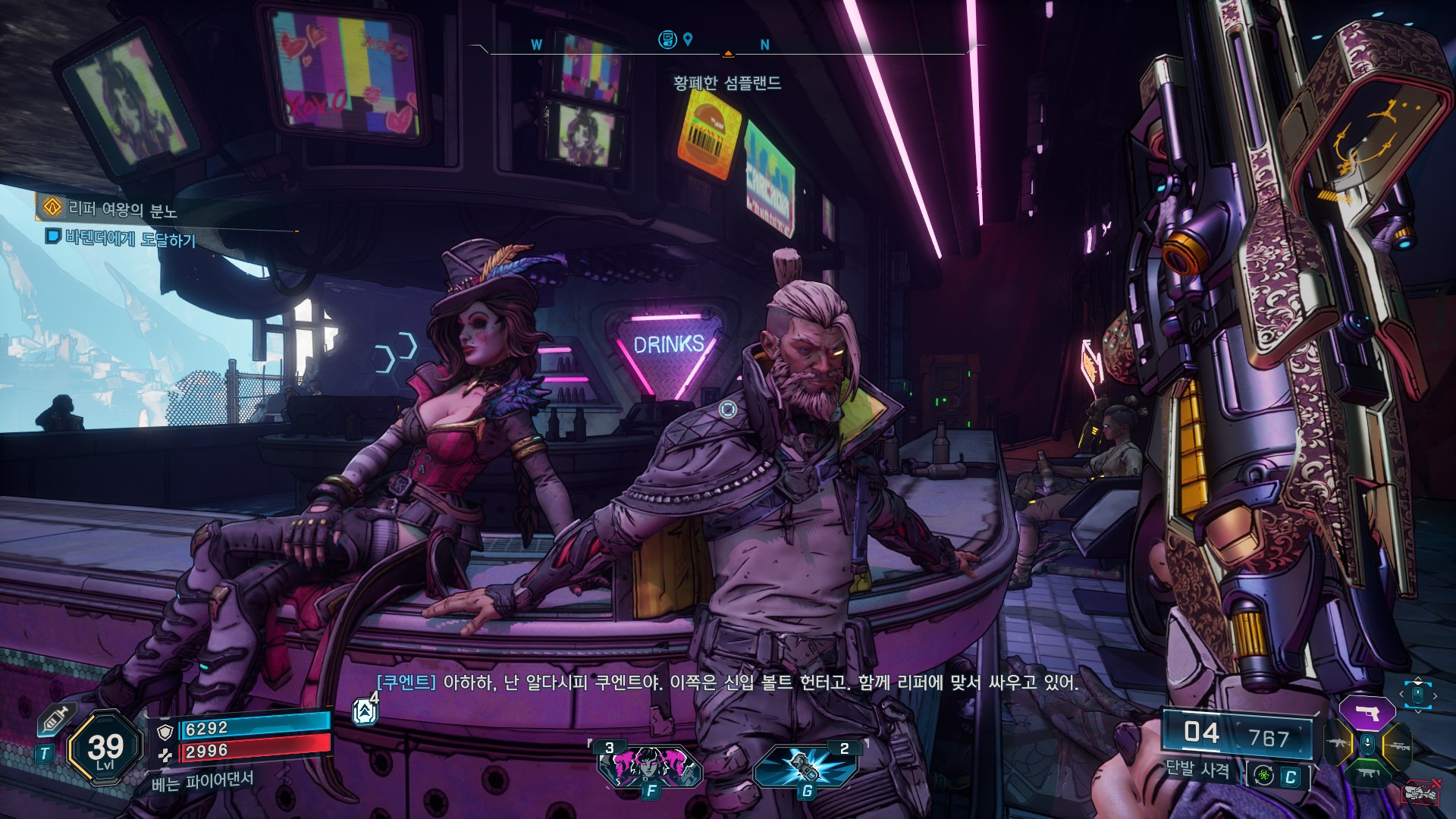Select the objective 바텐더에게 도달하기

coord(129,239)
